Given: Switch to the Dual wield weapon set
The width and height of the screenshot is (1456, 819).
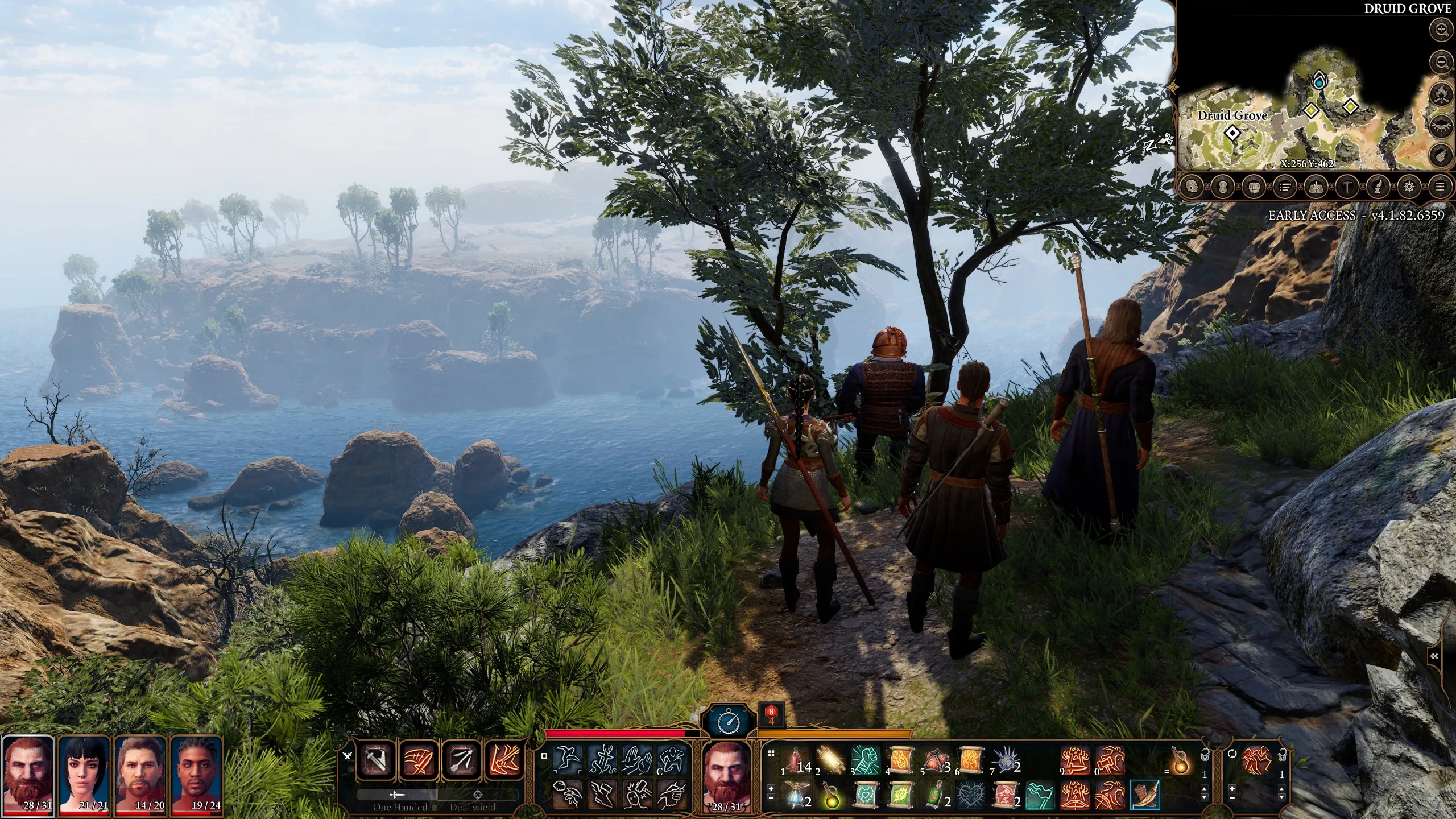Looking at the screenshot, I should pyautogui.click(x=473, y=806).
